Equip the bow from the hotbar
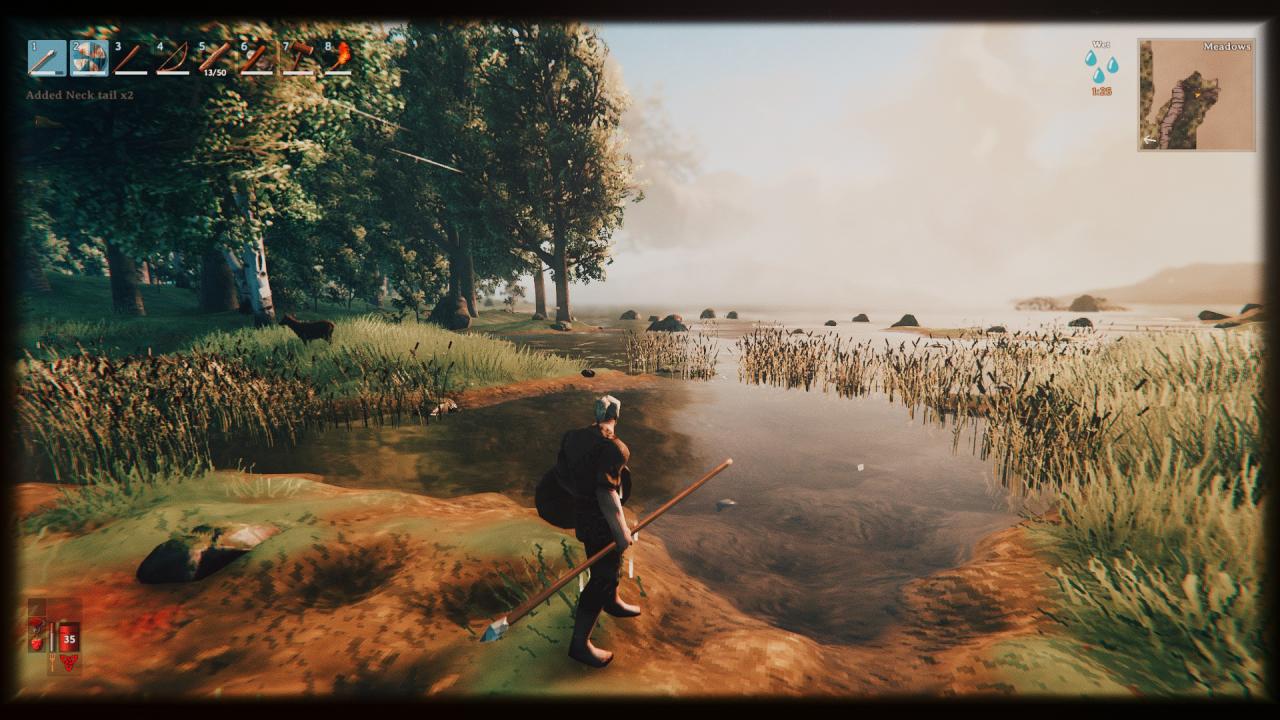Viewport: 1280px width, 720px height. (173, 58)
